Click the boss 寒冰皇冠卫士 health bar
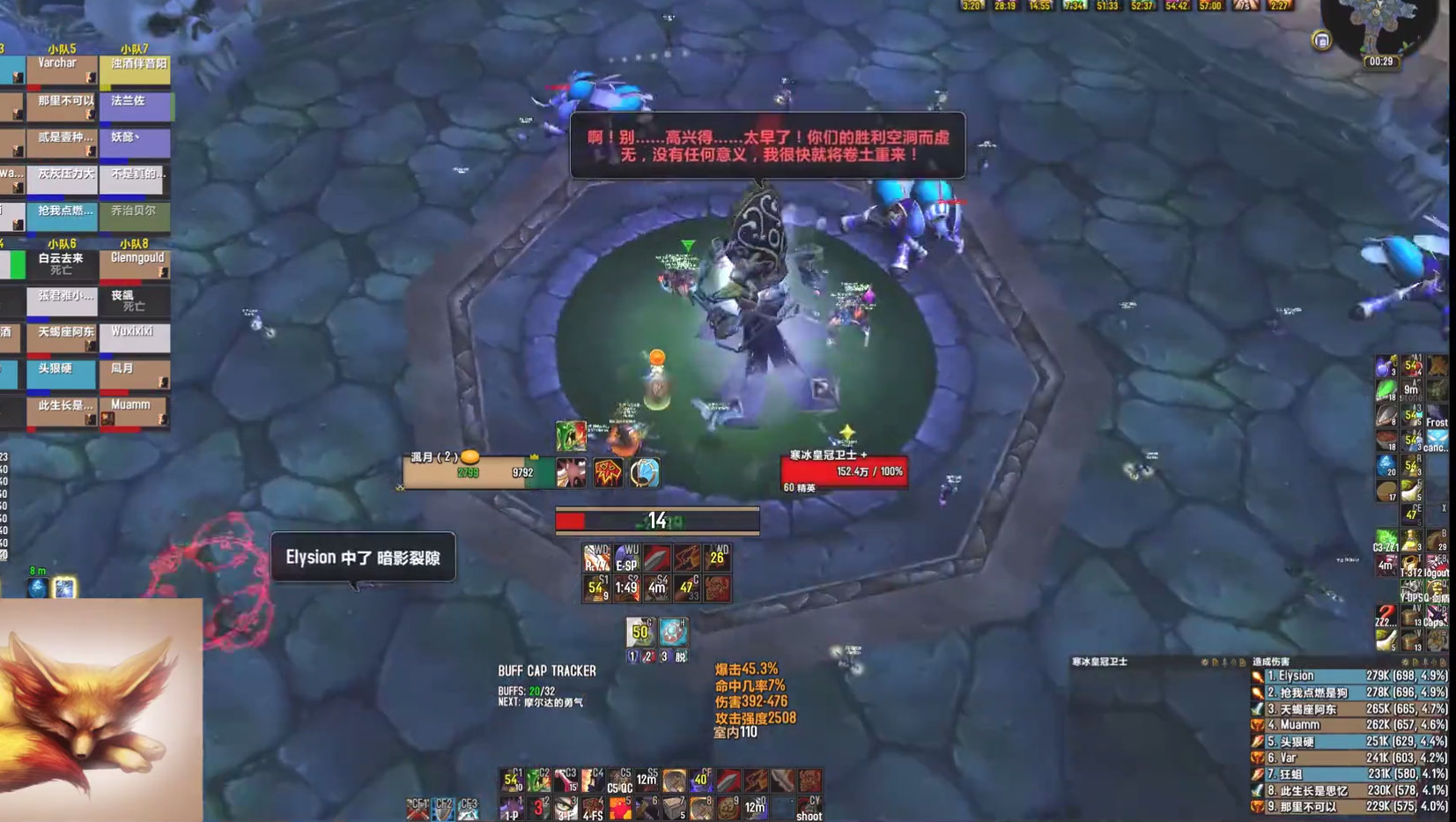 pyautogui.click(x=842, y=470)
